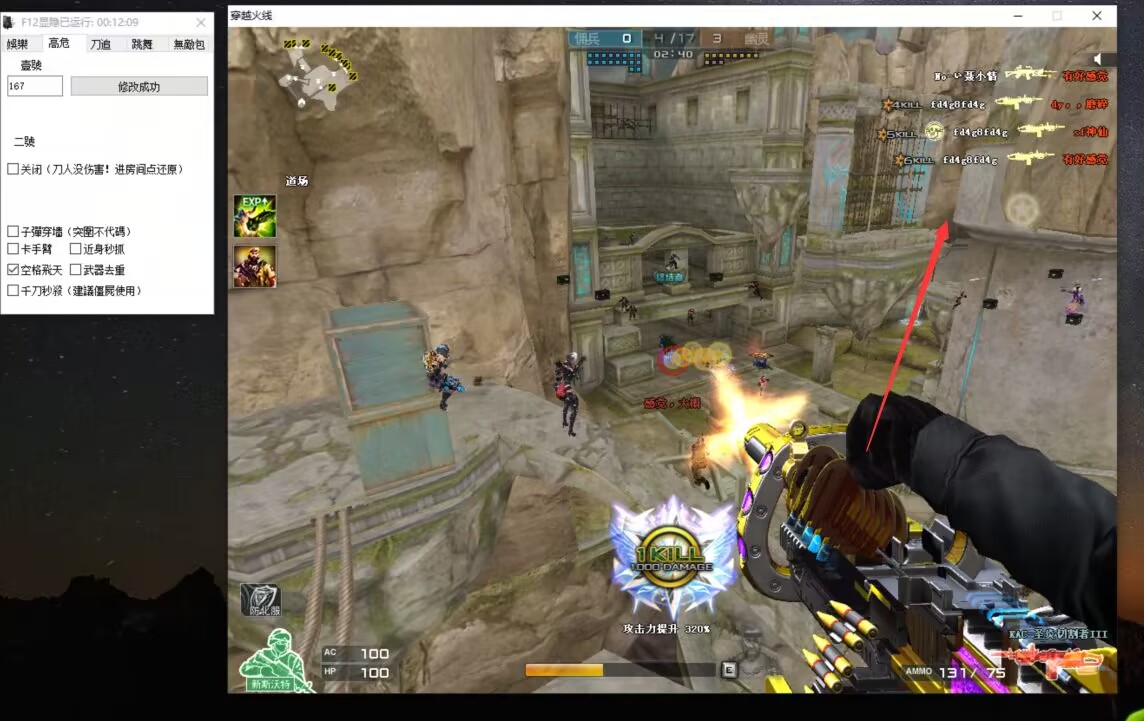Click the 修改成功 button

coord(139,87)
